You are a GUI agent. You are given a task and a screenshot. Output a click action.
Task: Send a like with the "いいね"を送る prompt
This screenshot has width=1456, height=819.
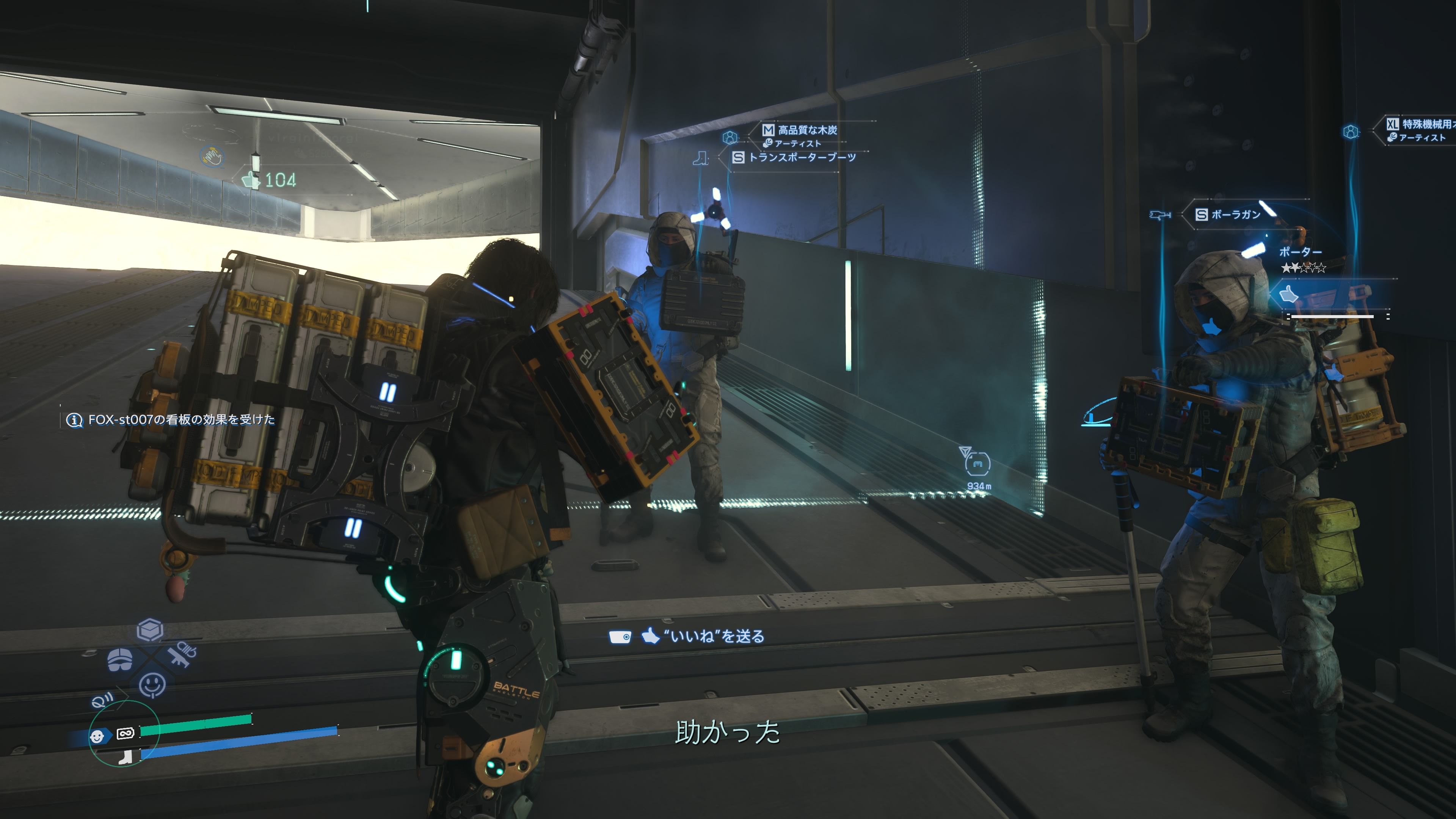point(715,637)
